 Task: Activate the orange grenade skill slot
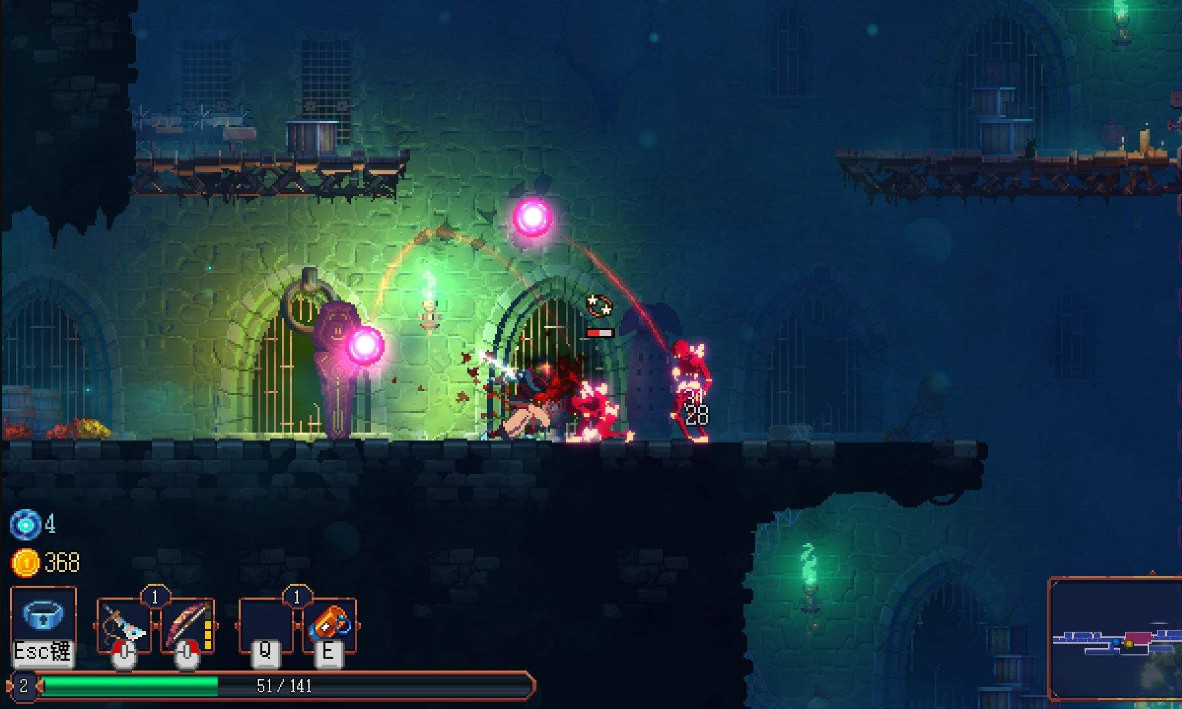[x=329, y=625]
